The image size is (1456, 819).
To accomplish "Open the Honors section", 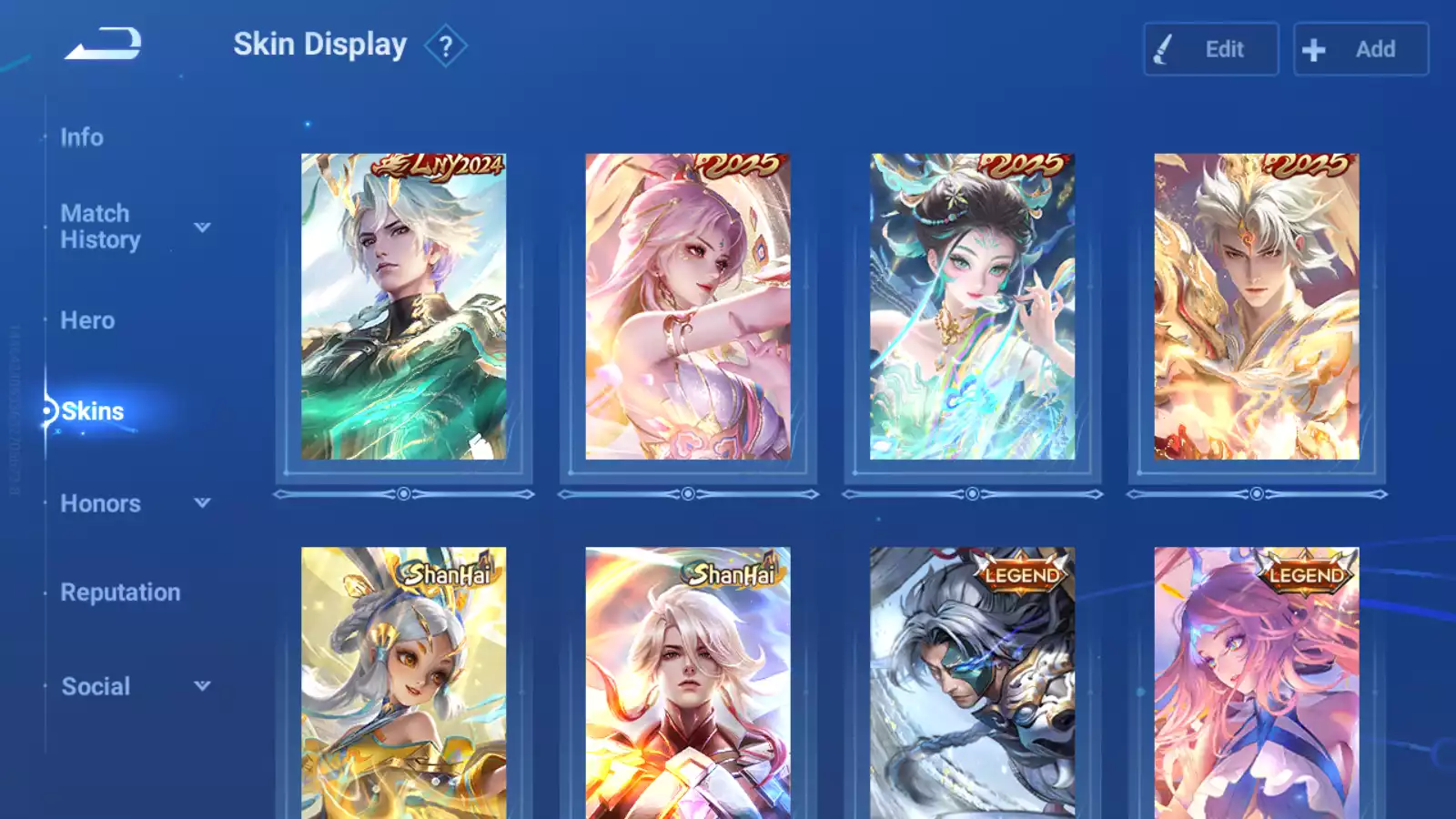I will coord(100,503).
